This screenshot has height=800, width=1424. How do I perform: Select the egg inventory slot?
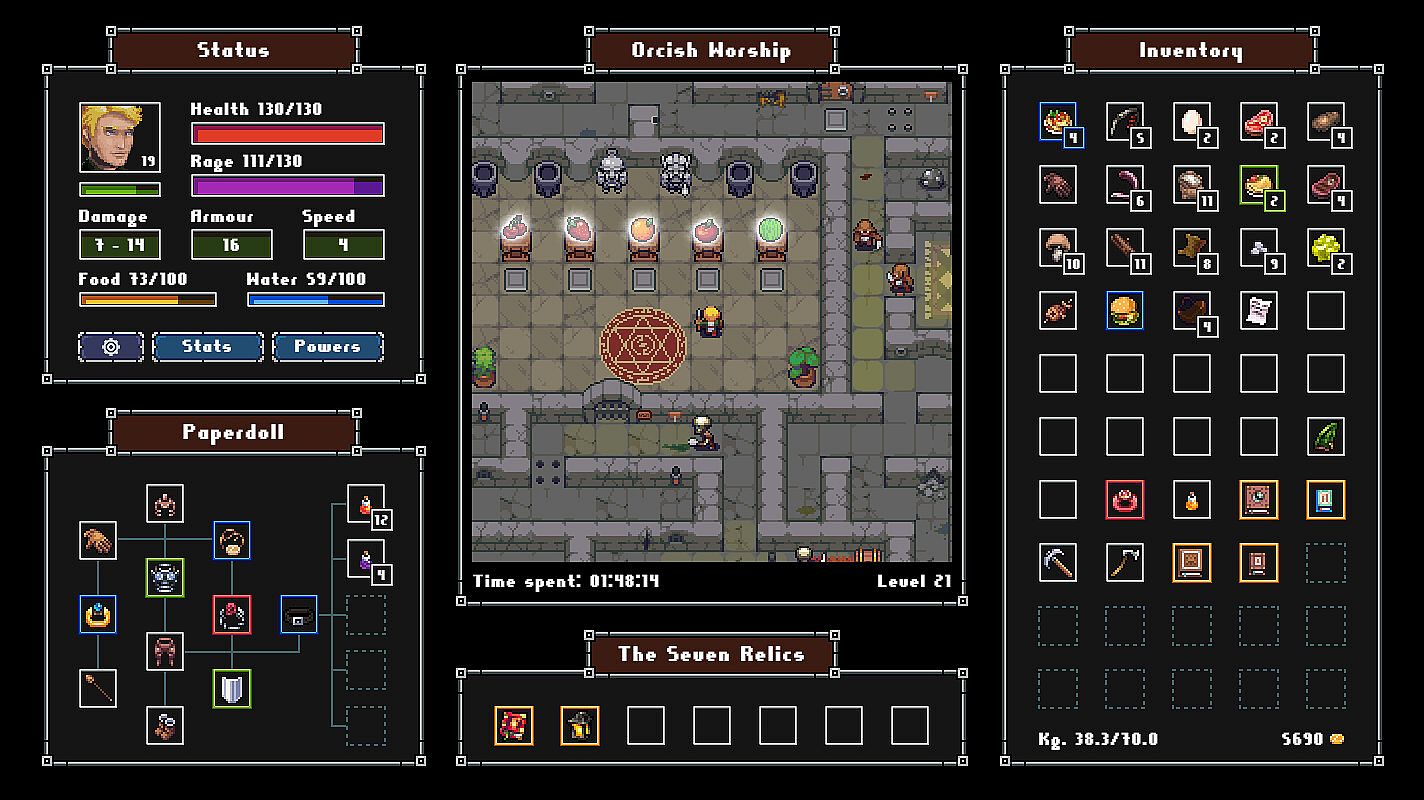pos(1191,122)
